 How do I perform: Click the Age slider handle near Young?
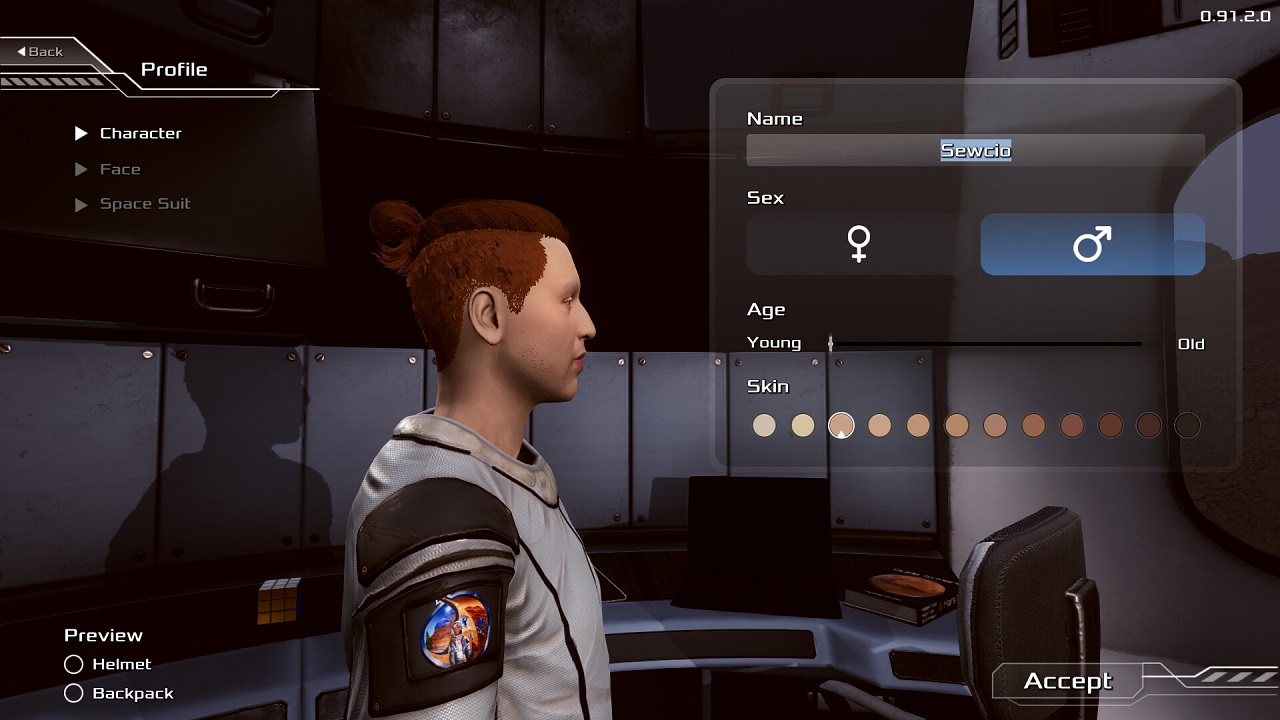pyautogui.click(x=830, y=343)
